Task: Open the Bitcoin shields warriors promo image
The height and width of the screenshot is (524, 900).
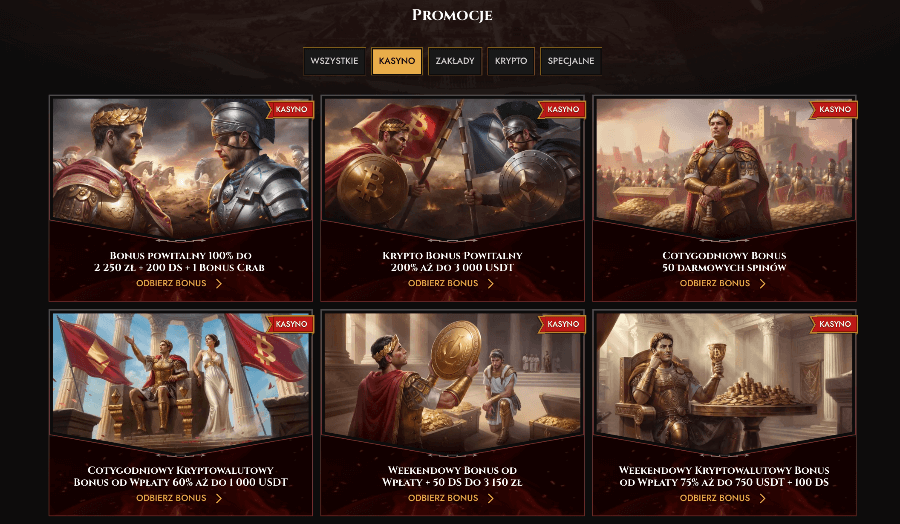Action: pyautogui.click(x=452, y=165)
